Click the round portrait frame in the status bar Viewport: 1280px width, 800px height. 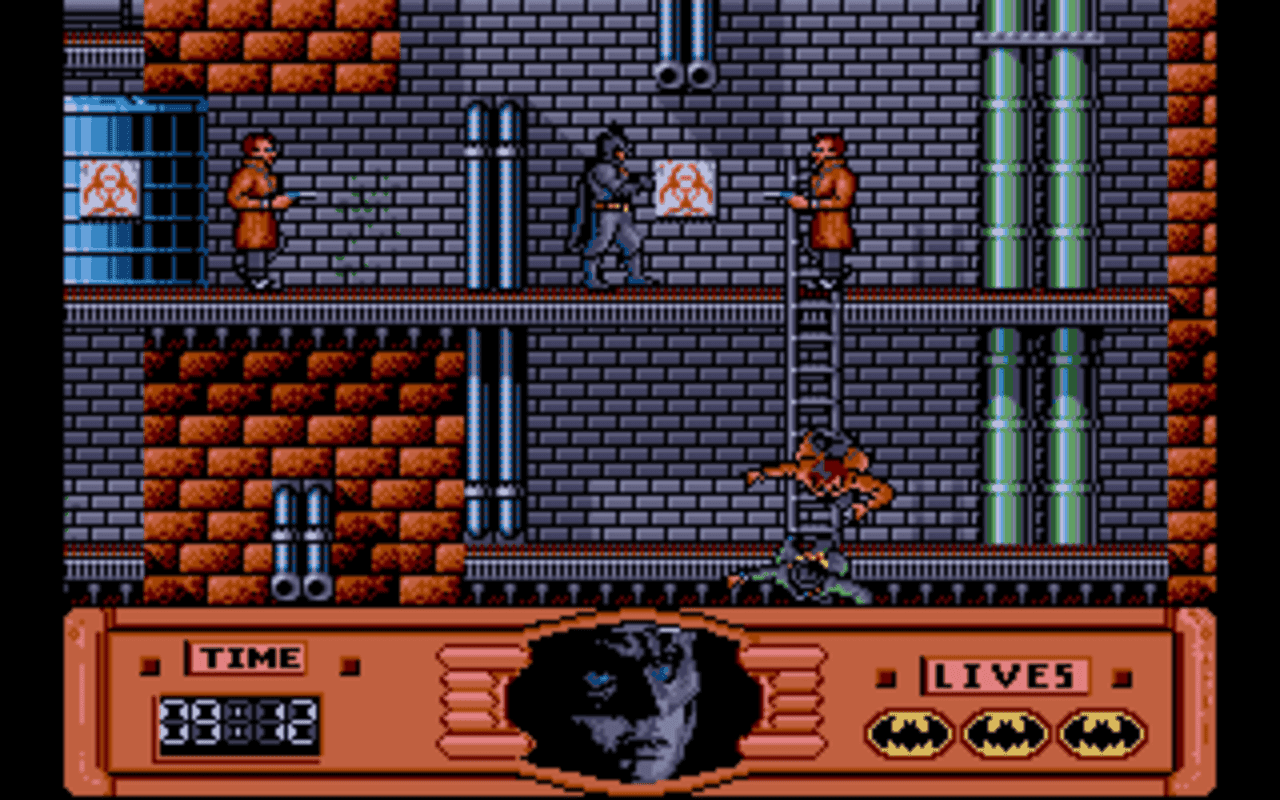pos(637,700)
